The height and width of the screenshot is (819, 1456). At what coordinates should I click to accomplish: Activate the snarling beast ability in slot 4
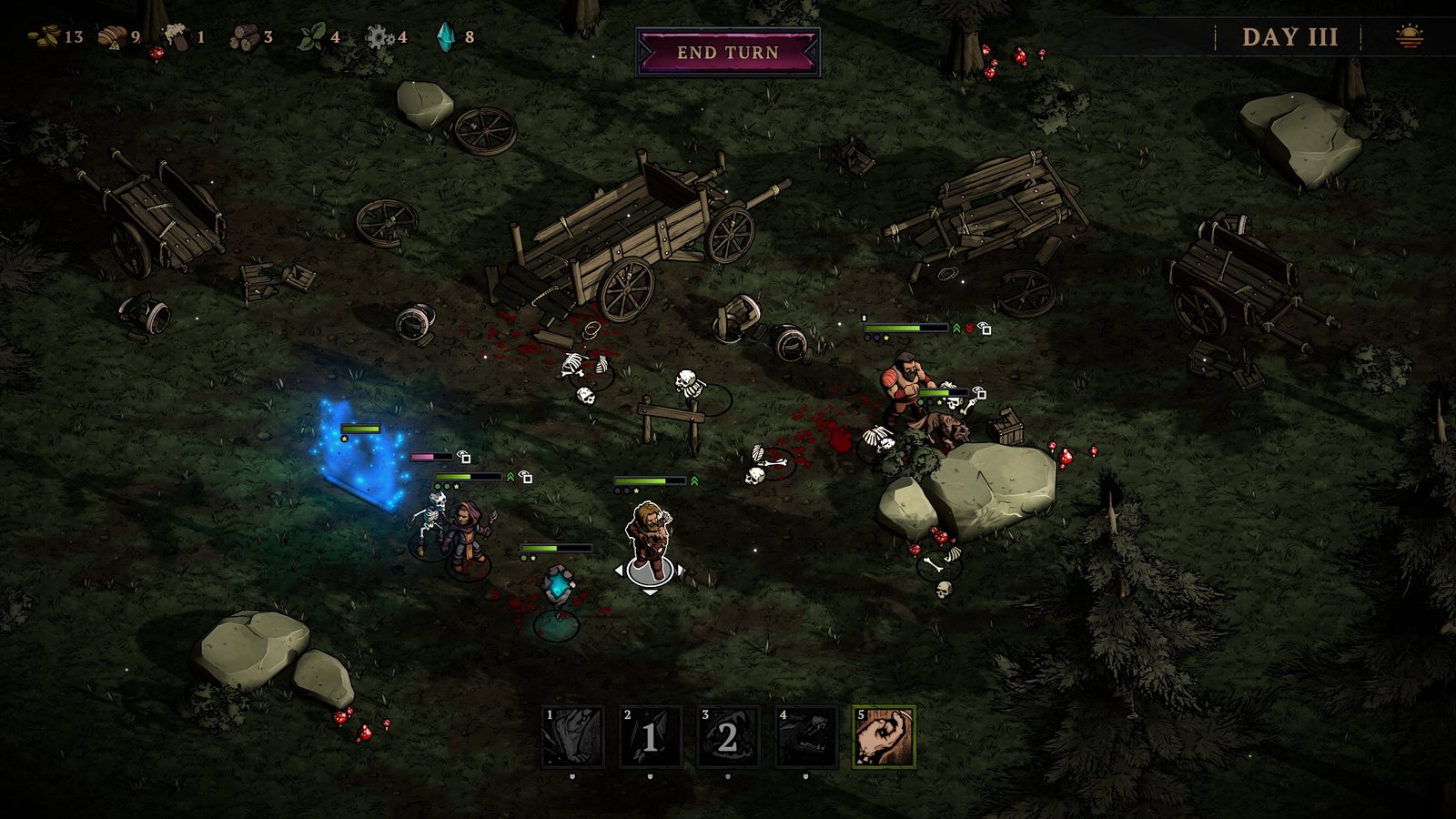805,737
